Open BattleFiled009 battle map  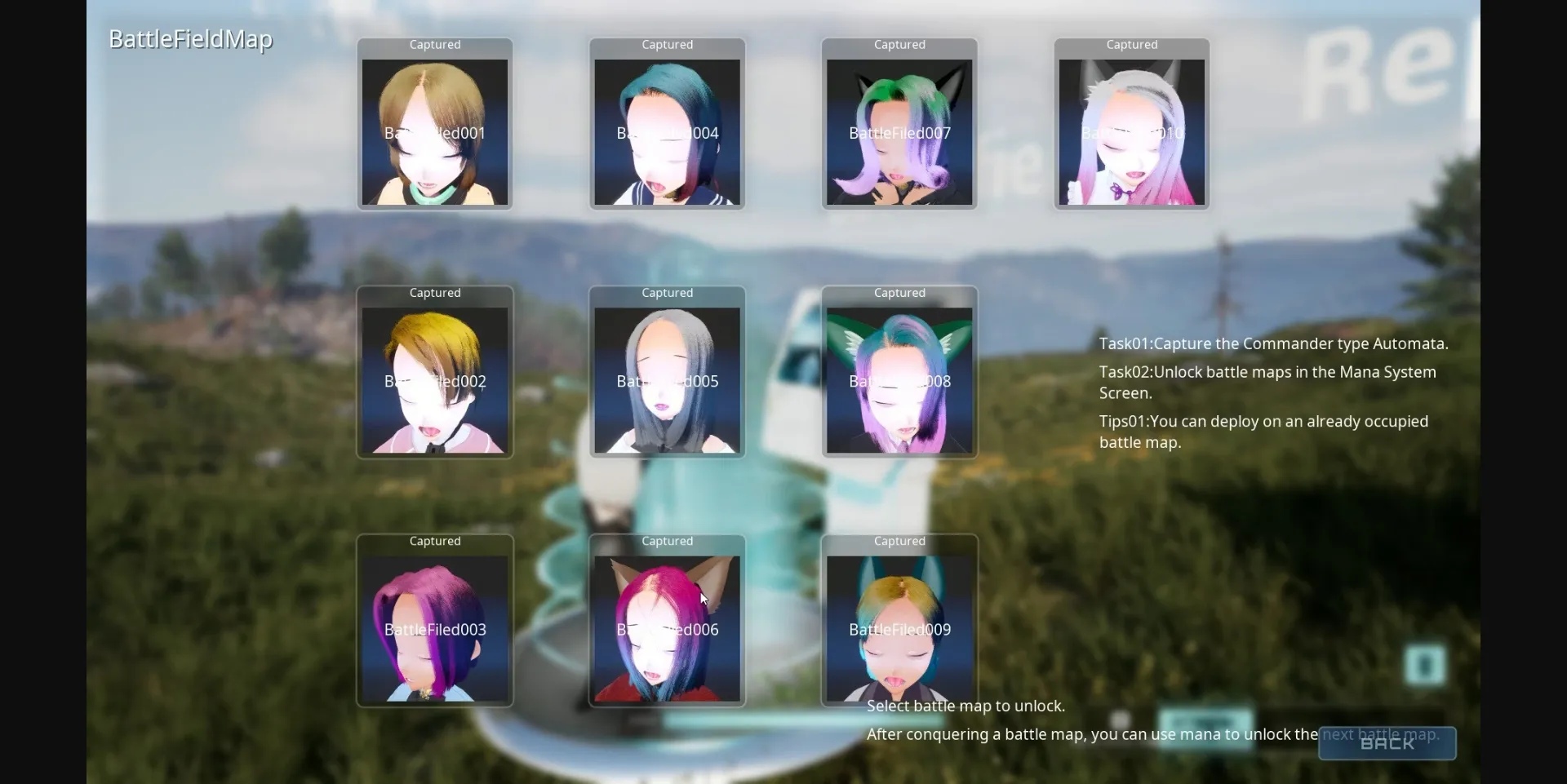coord(899,628)
